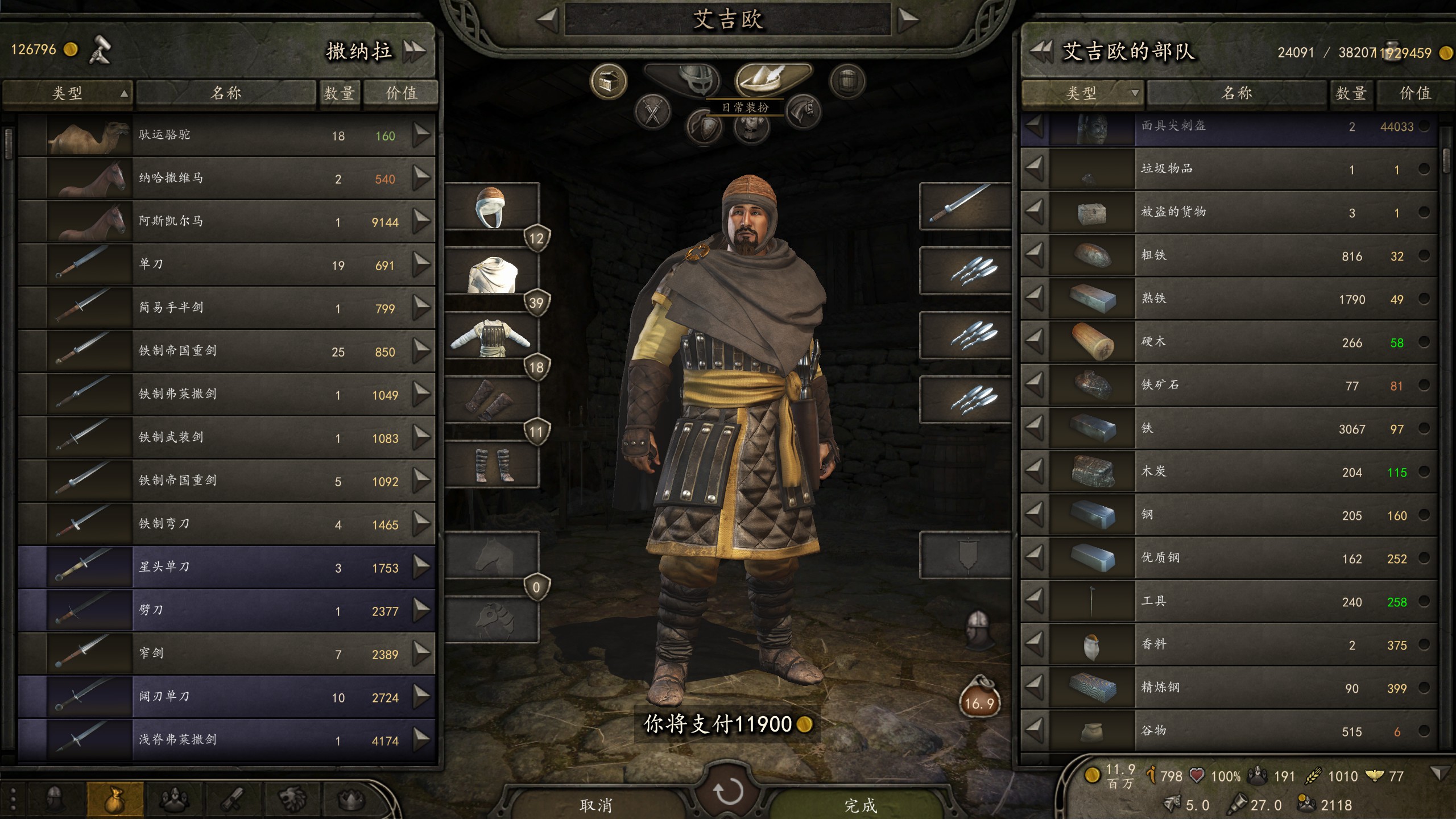Select the 阿斯凯尔马 horse row
Viewport: 1456px width, 819px height.
pyautogui.click(x=227, y=221)
